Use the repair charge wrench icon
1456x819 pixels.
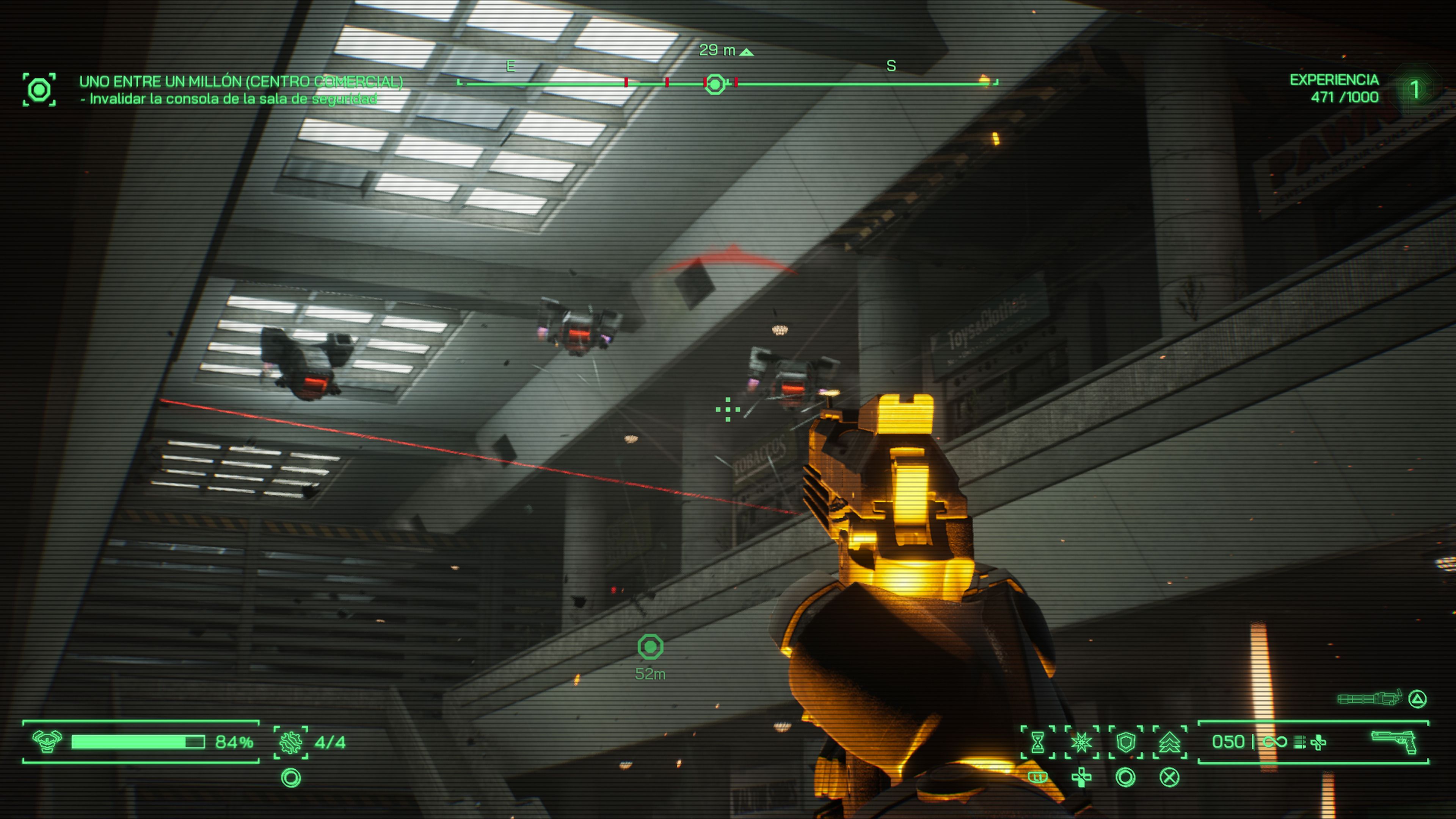290,742
